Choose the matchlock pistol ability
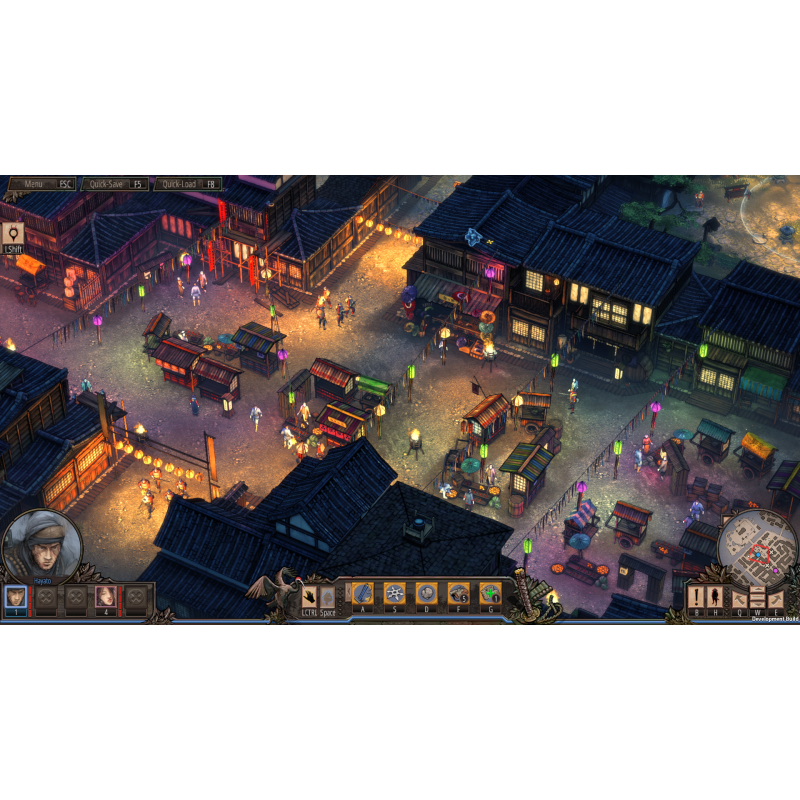This screenshot has height=800, width=800. 459,593
